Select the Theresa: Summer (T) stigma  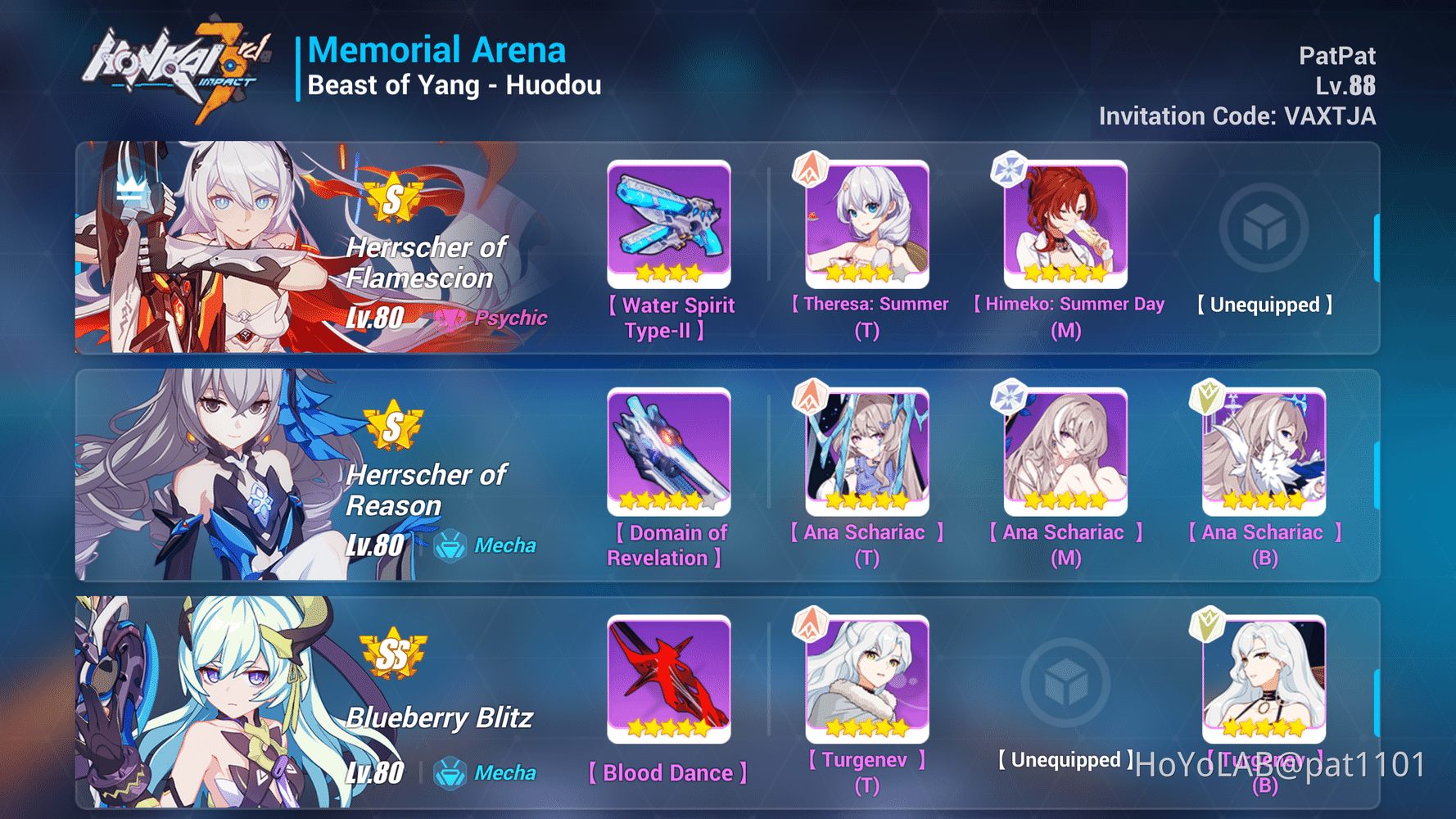point(866,221)
